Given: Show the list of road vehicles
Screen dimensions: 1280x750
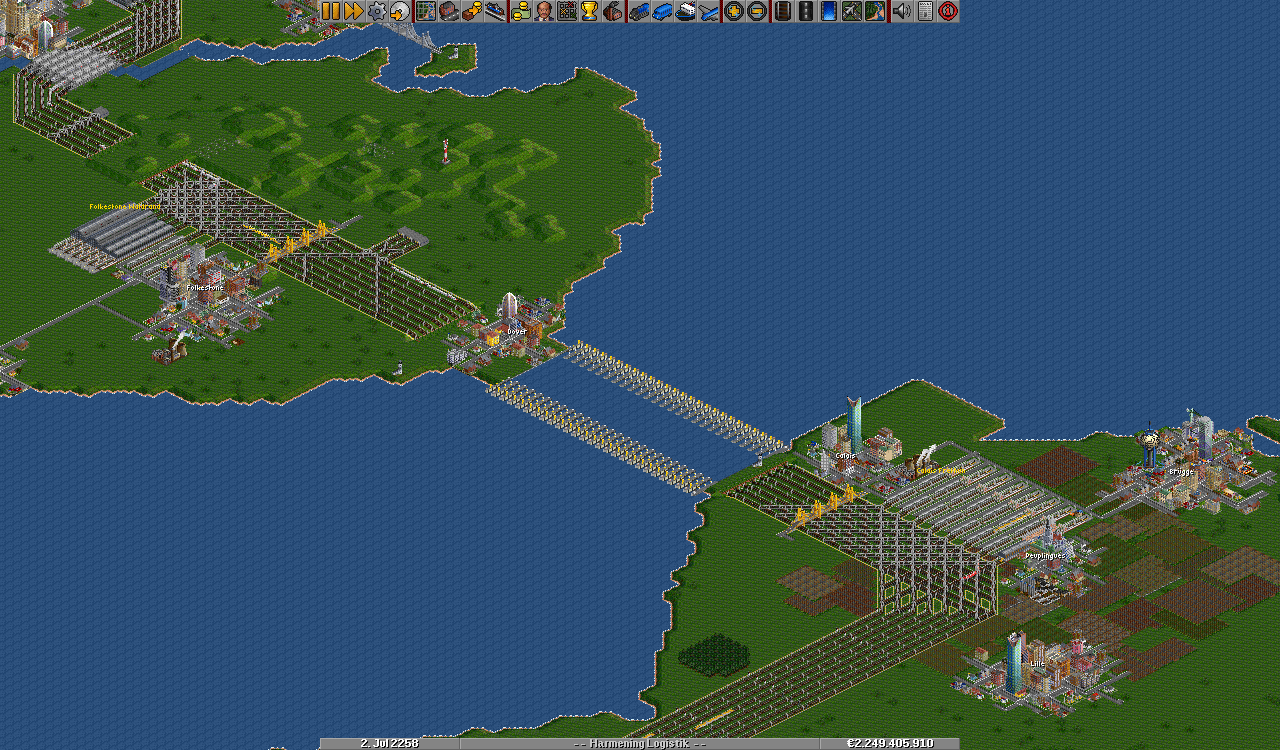Looking at the screenshot, I should point(662,11).
